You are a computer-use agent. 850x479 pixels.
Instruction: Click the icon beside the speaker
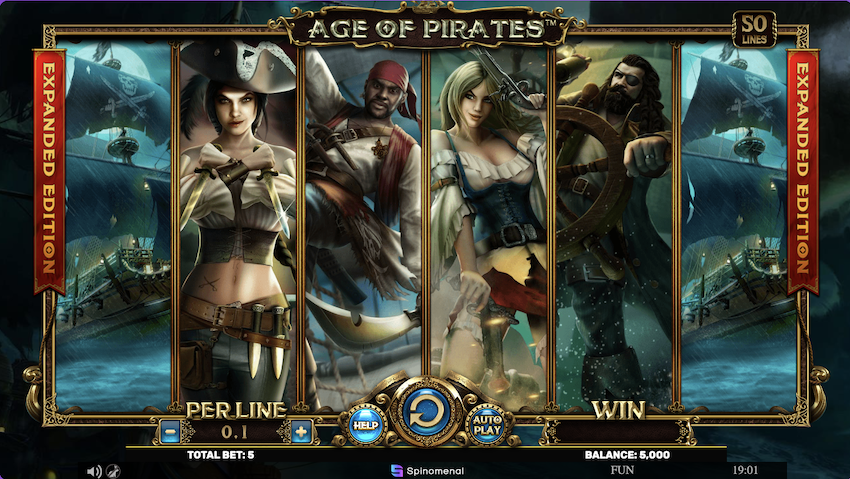[114, 470]
